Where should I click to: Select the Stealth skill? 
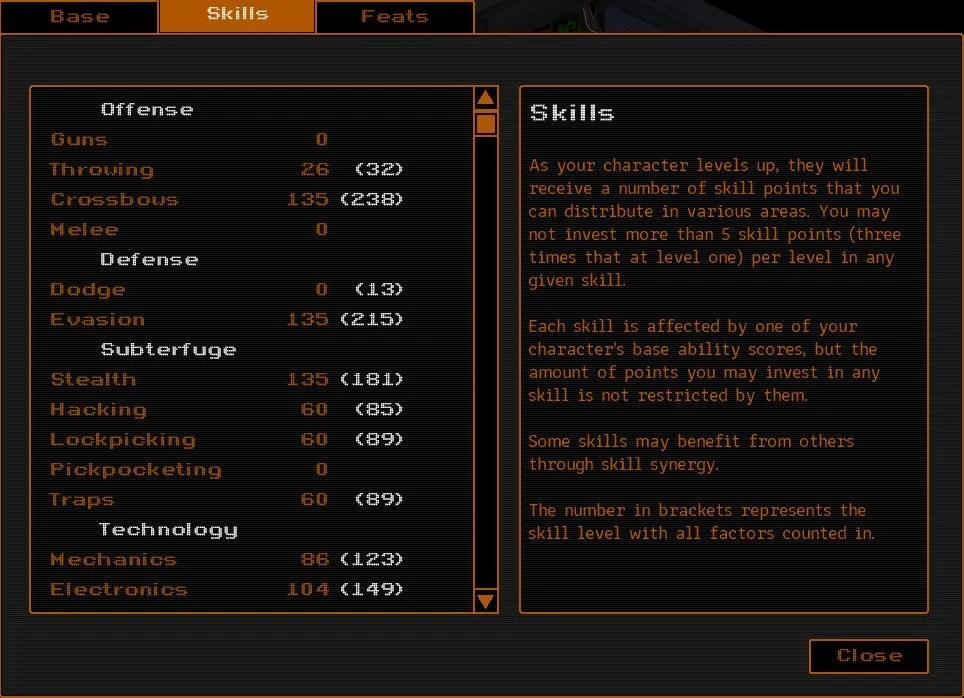(x=93, y=380)
